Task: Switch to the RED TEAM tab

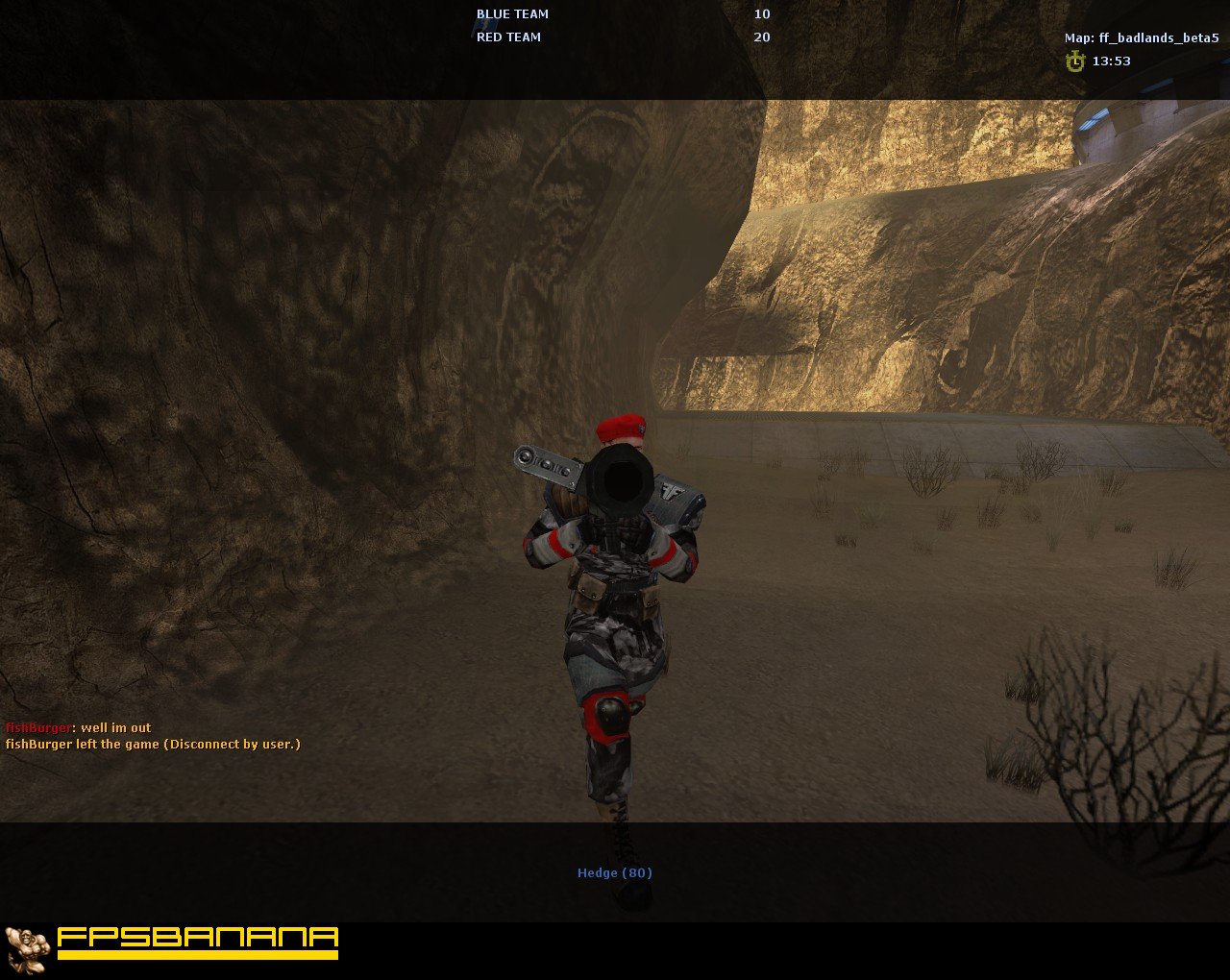Action: click(x=506, y=37)
